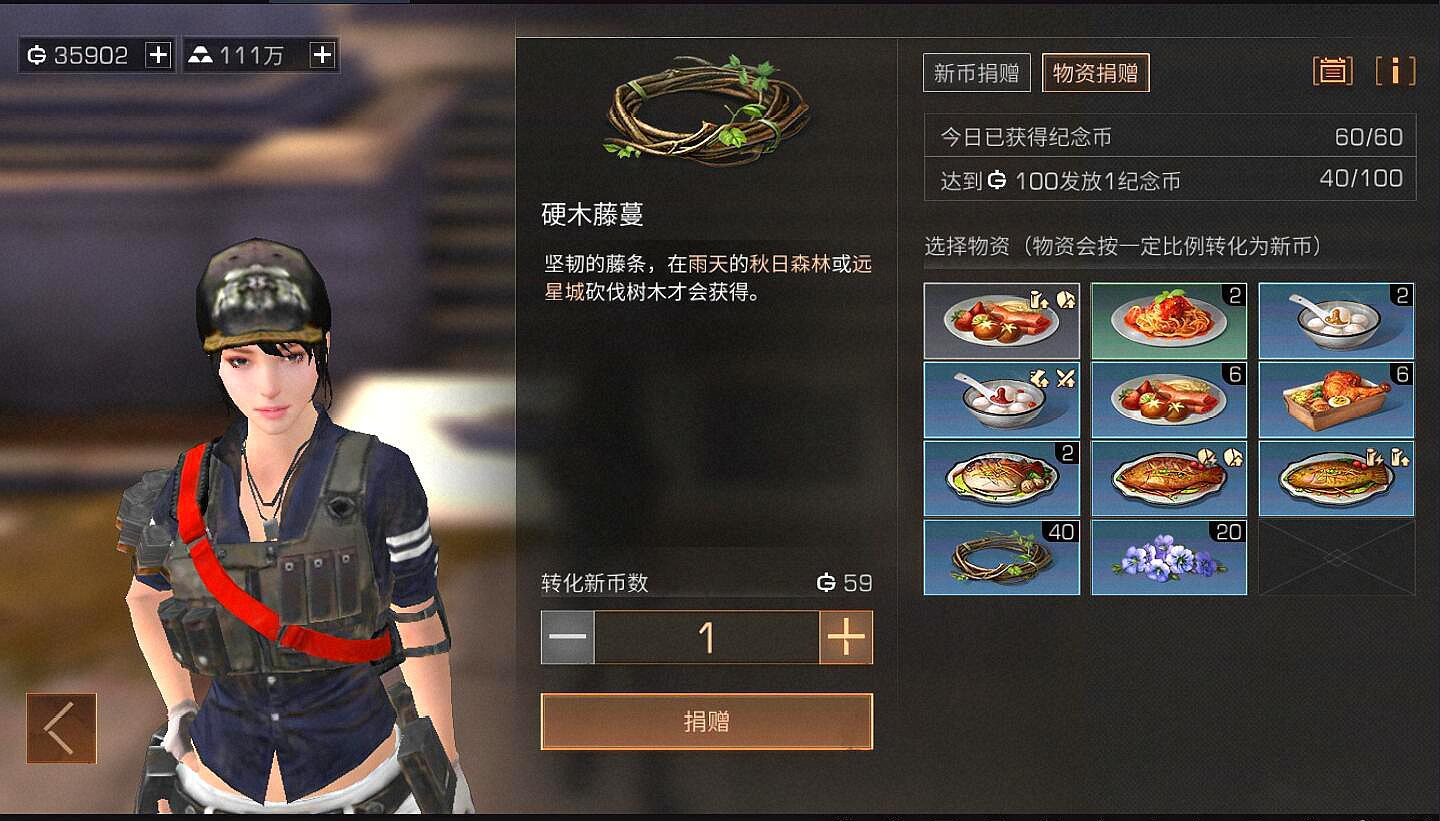The height and width of the screenshot is (821, 1440).
Task: Select the glutinous rice ball soup with count 2
Action: [1336, 320]
